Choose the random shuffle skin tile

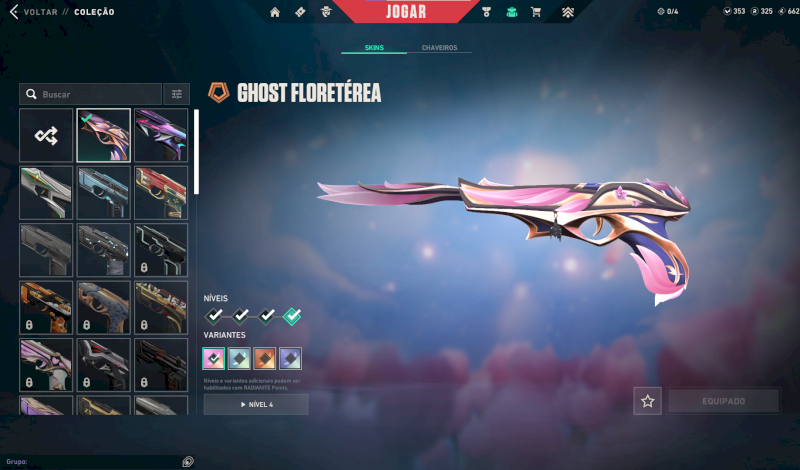(46, 135)
